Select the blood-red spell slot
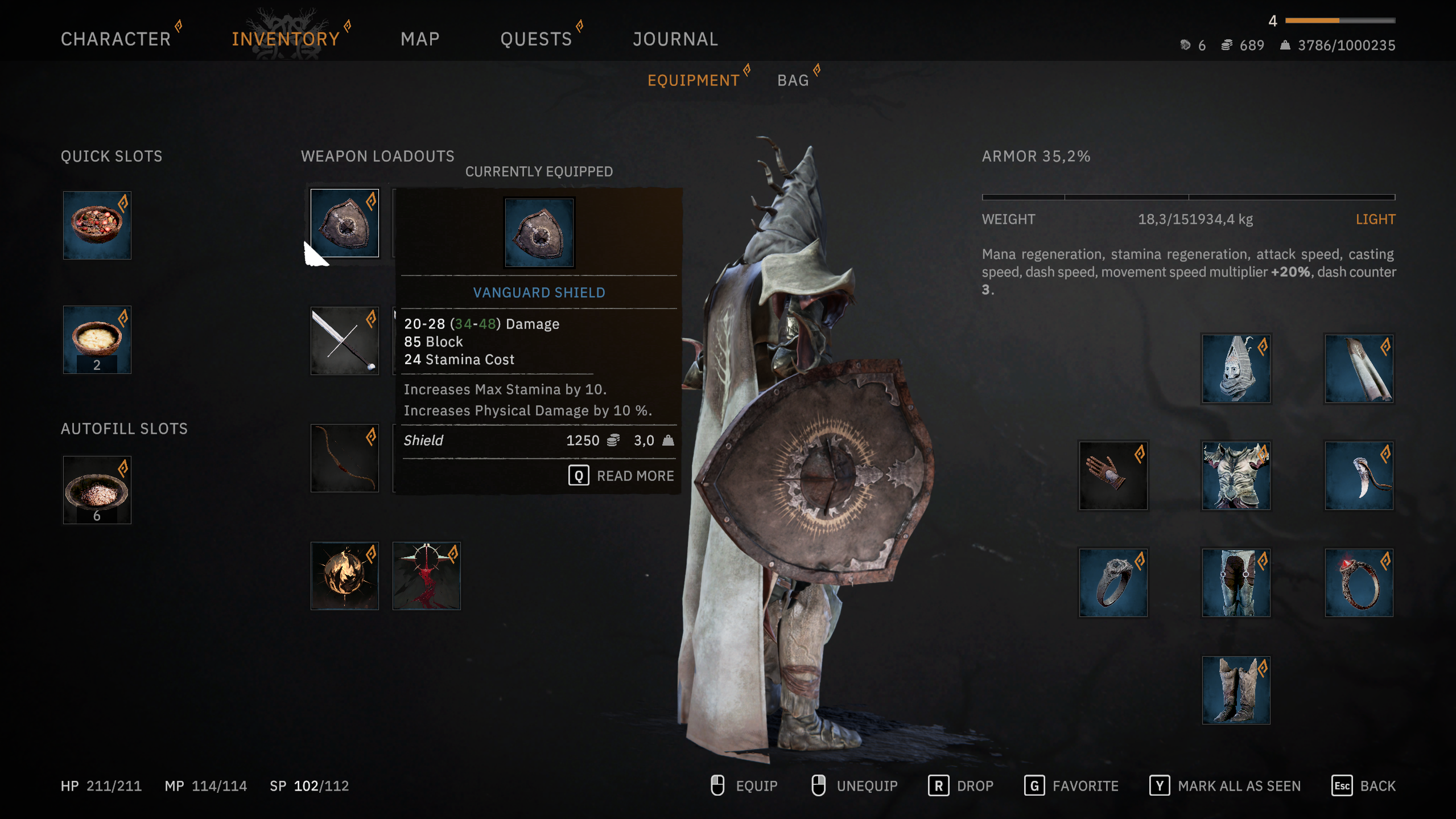Image resolution: width=1456 pixels, height=819 pixels. (x=427, y=576)
